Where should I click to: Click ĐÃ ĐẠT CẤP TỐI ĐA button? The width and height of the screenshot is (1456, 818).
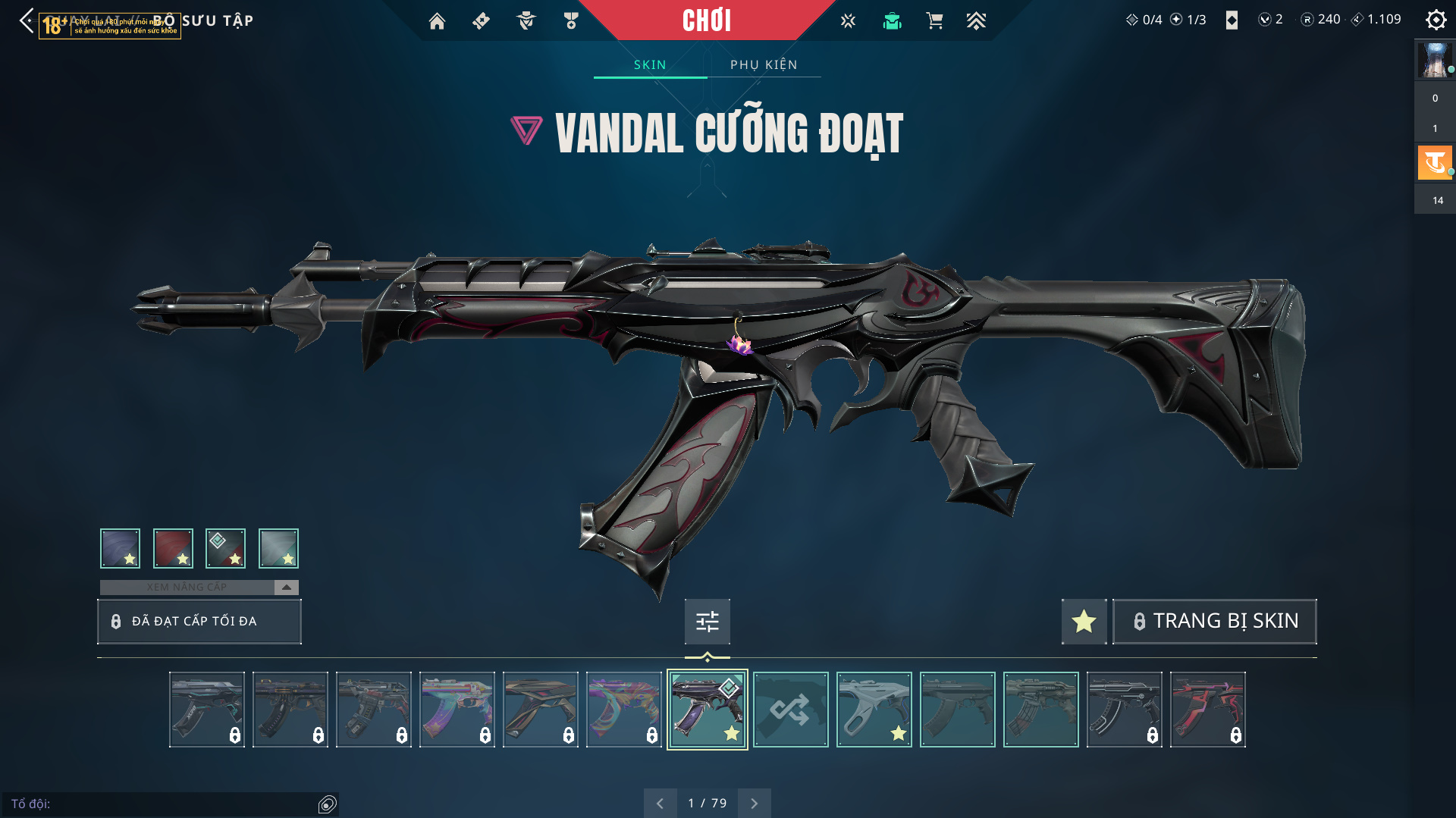pyautogui.click(x=199, y=621)
